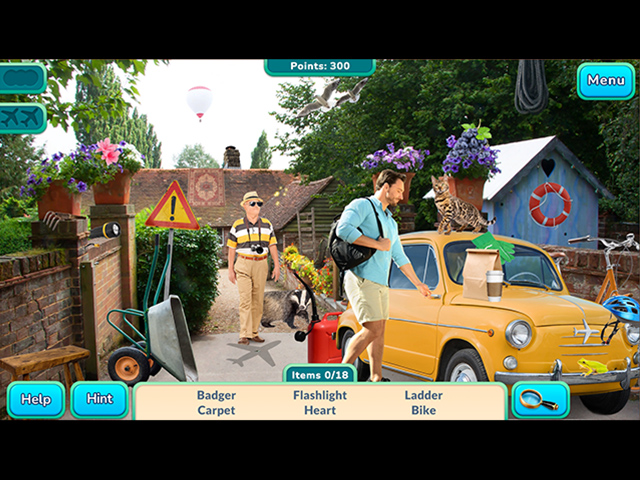Viewport: 640px width, 480px height.
Task: Select the airplane silhouettes collection panel
Action: pos(22,118)
